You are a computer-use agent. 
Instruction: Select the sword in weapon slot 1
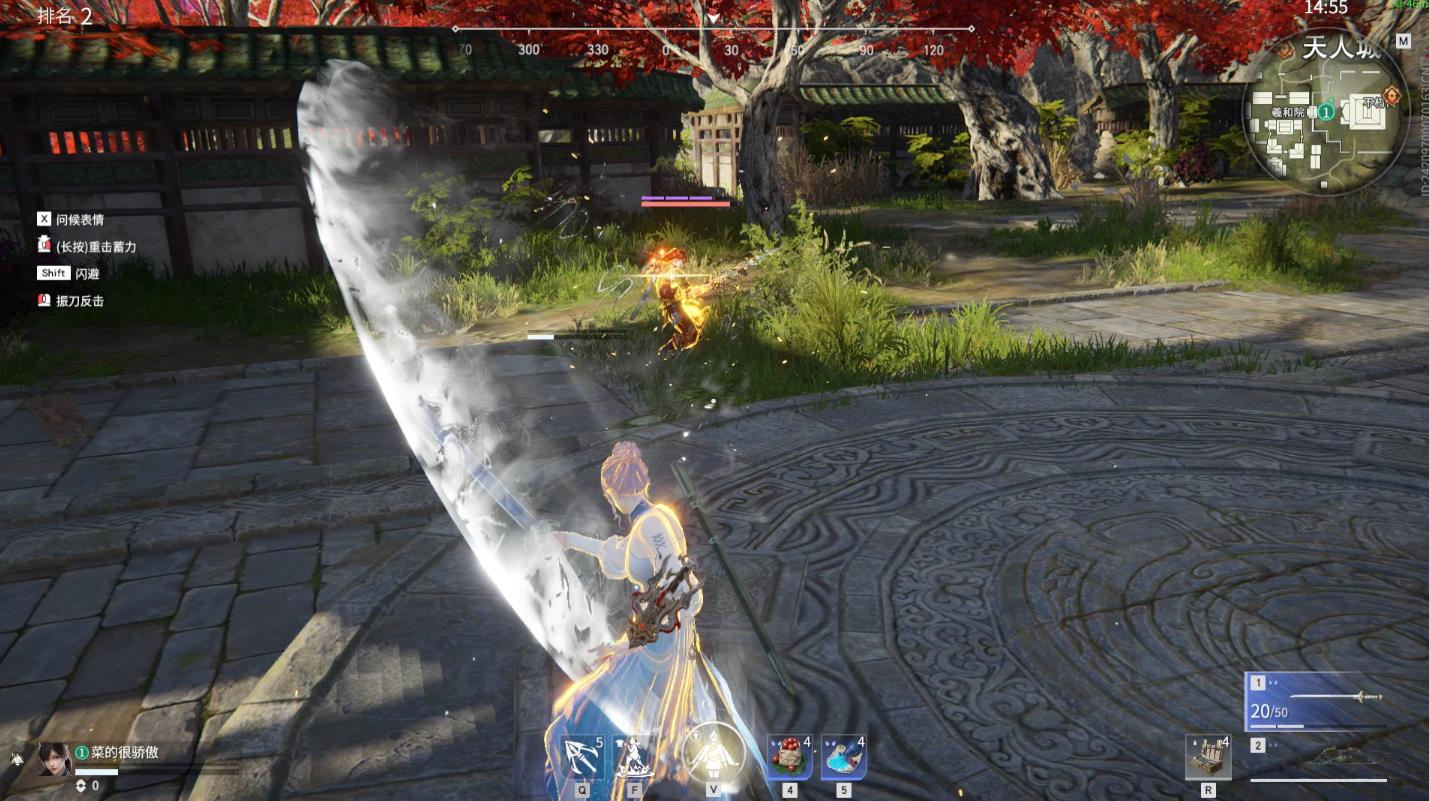coord(1335,697)
